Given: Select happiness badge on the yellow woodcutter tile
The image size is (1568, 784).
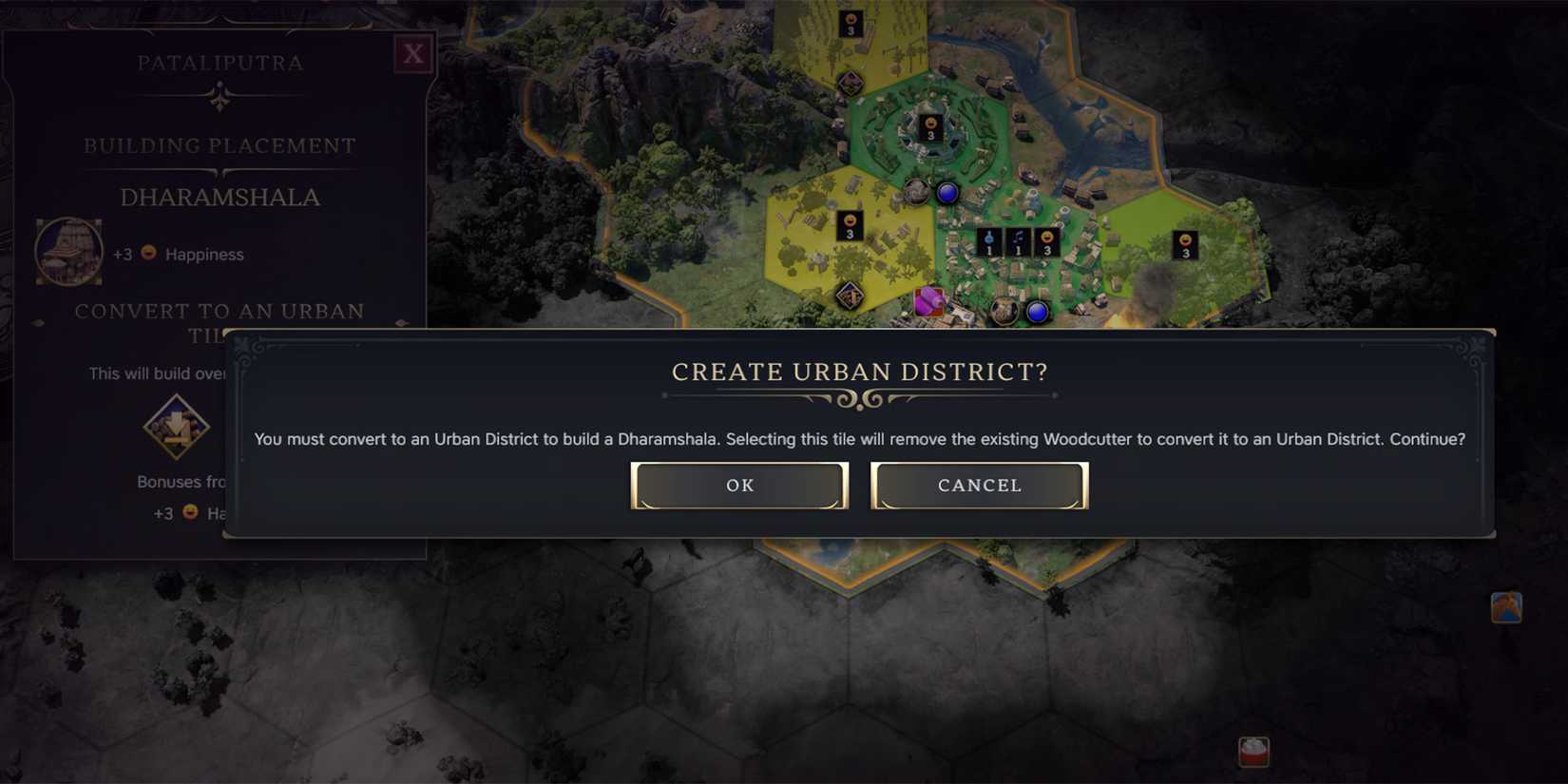Looking at the screenshot, I should point(849,226).
